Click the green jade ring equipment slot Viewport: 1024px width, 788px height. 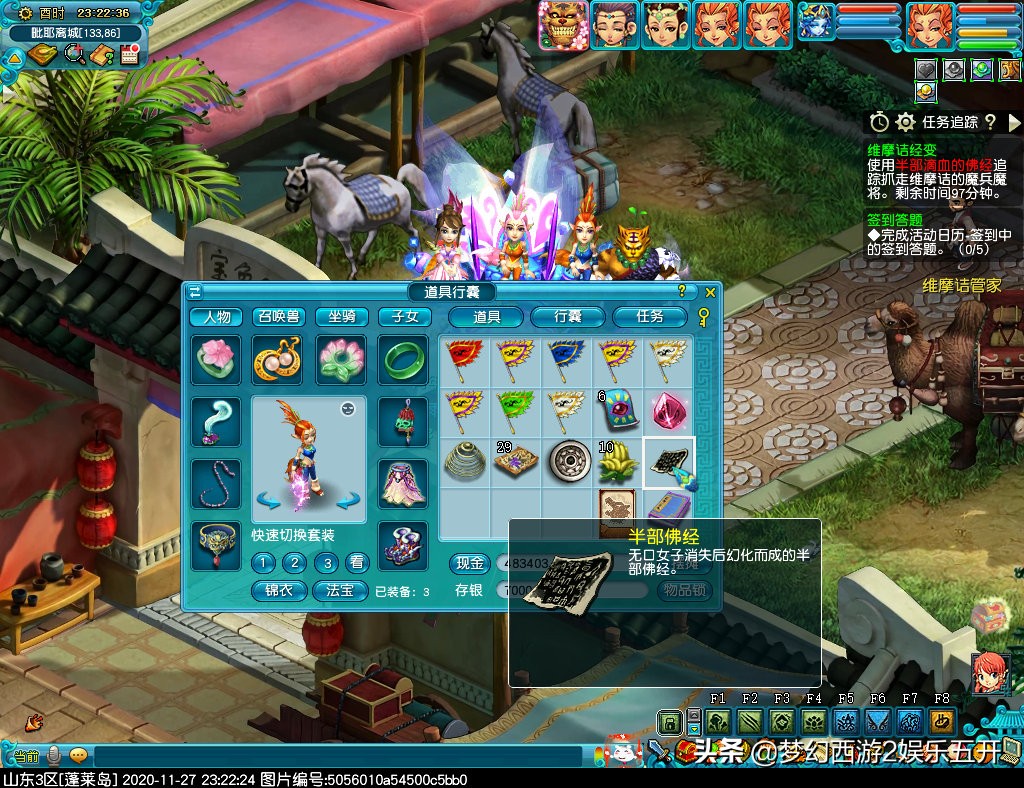(403, 360)
